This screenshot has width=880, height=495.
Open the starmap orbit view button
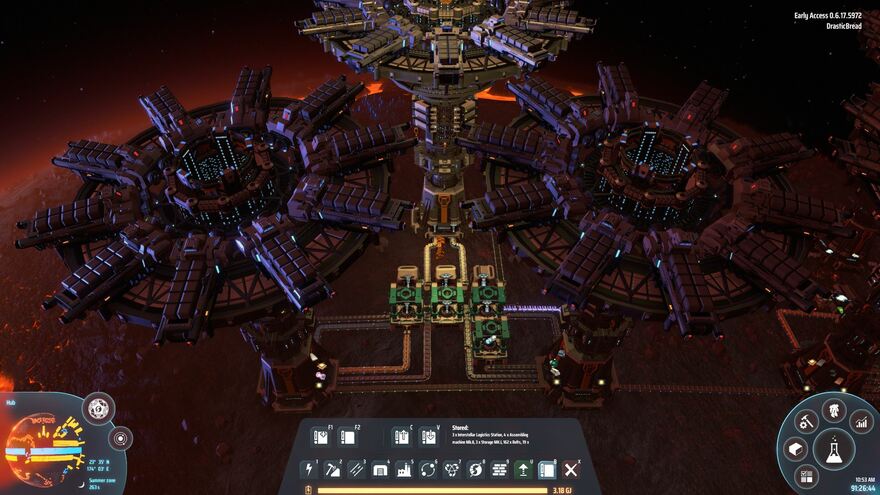pyautogui.click(x=120, y=438)
